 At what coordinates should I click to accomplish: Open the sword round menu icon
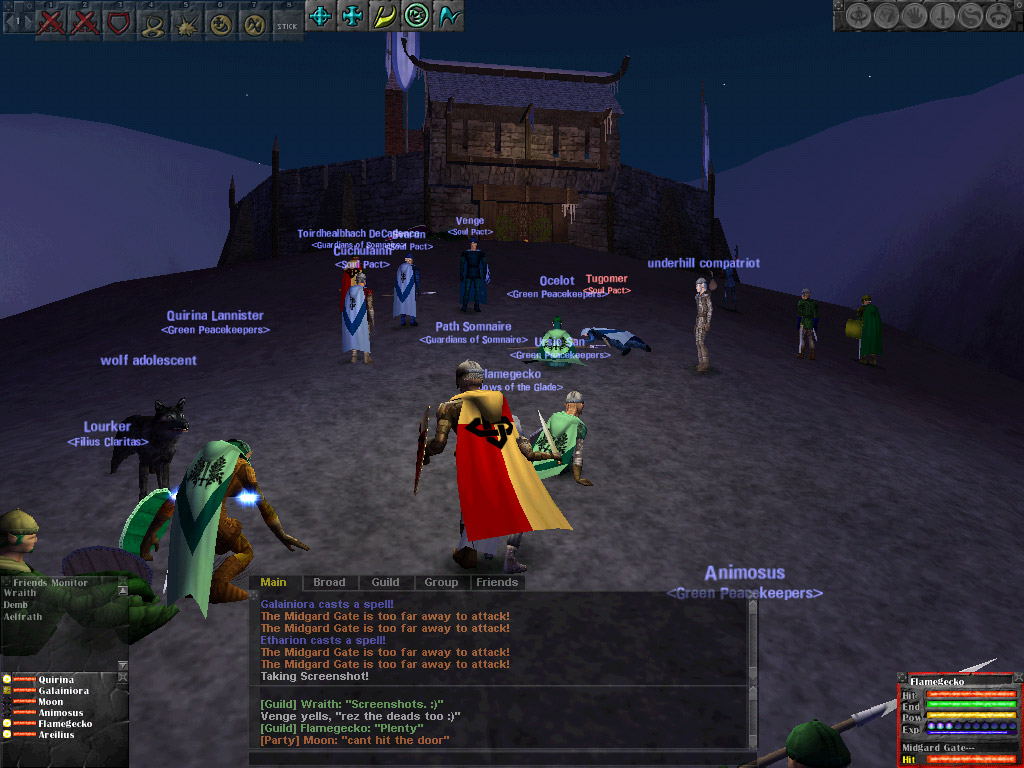point(942,16)
